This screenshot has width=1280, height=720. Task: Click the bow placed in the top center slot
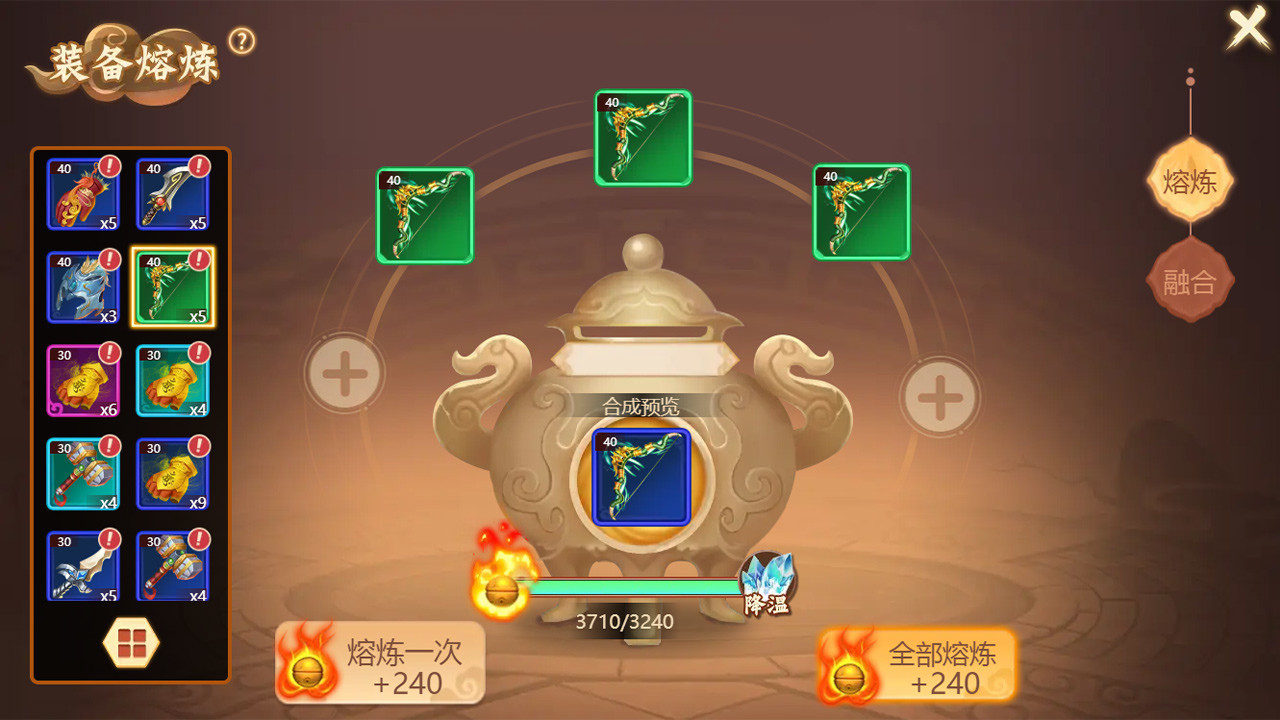(641, 137)
